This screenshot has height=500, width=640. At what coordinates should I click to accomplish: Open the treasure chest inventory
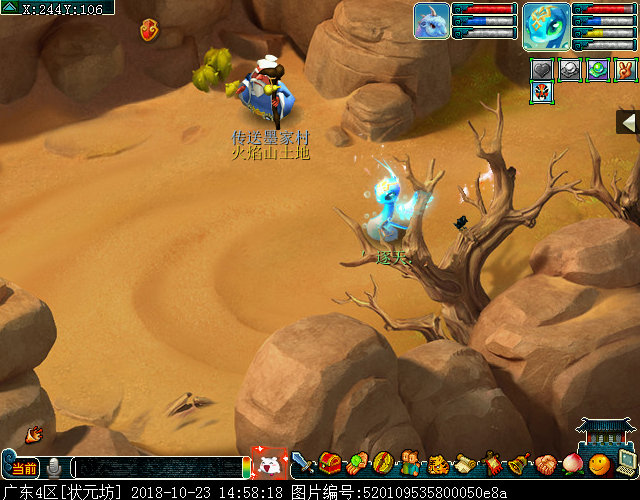point(330,464)
